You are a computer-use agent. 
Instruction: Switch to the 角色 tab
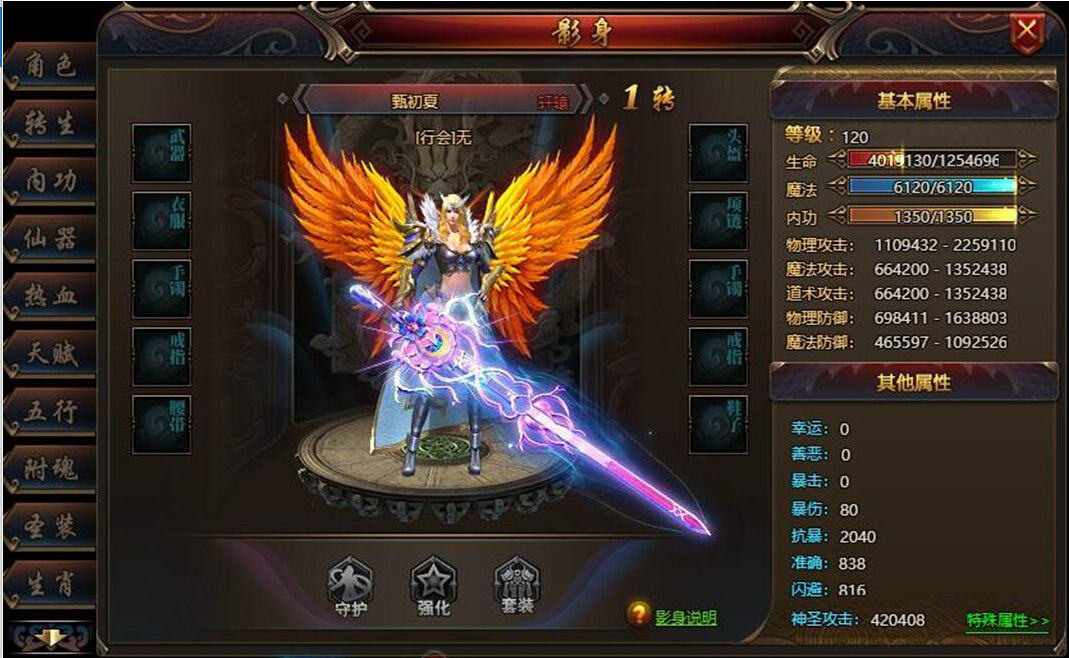(50, 68)
